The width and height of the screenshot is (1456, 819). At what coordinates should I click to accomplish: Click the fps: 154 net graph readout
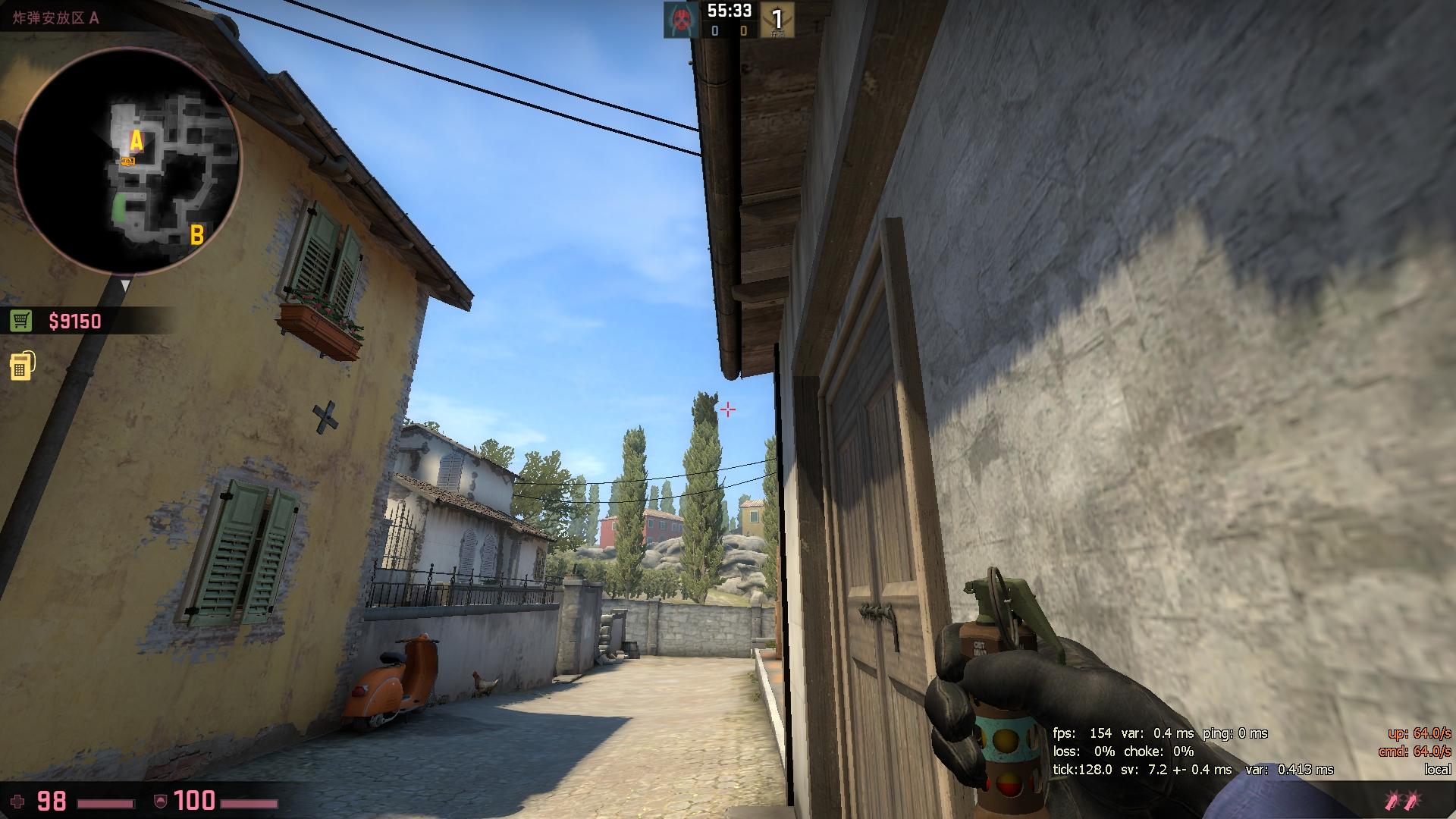1081,733
